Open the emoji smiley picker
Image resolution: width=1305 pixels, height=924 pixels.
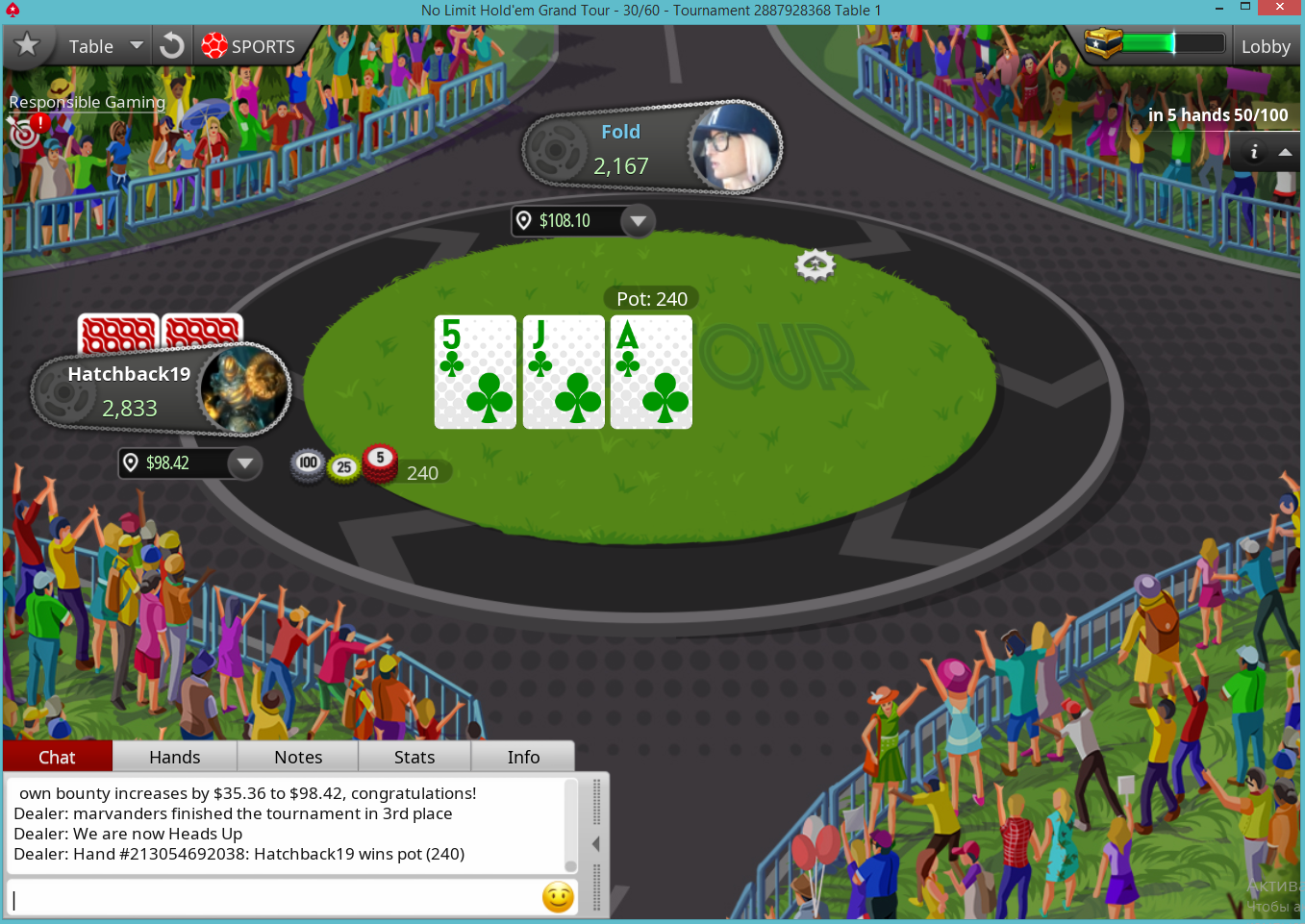pyautogui.click(x=558, y=897)
